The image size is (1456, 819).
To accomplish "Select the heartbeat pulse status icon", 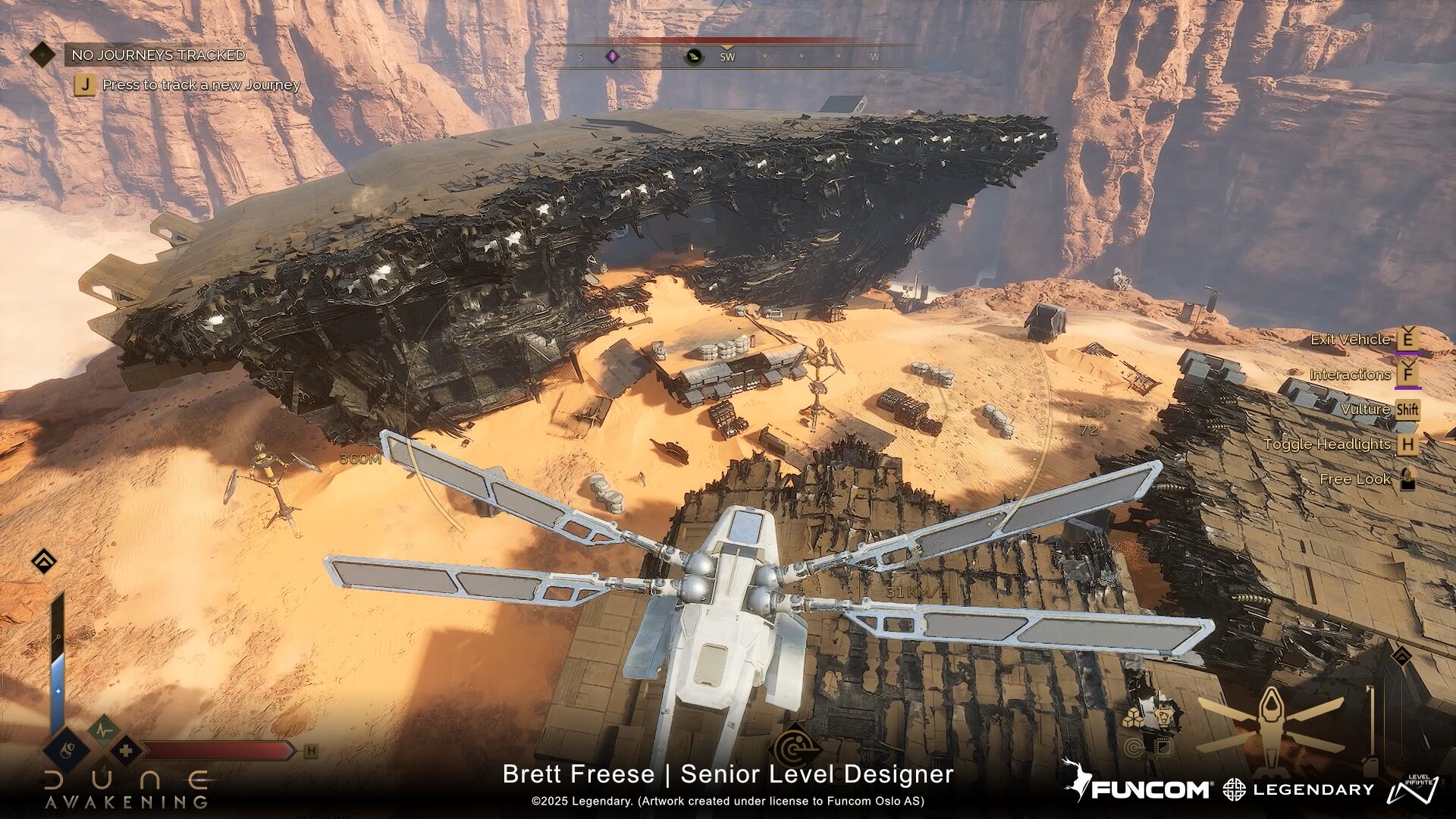I will click(x=103, y=730).
